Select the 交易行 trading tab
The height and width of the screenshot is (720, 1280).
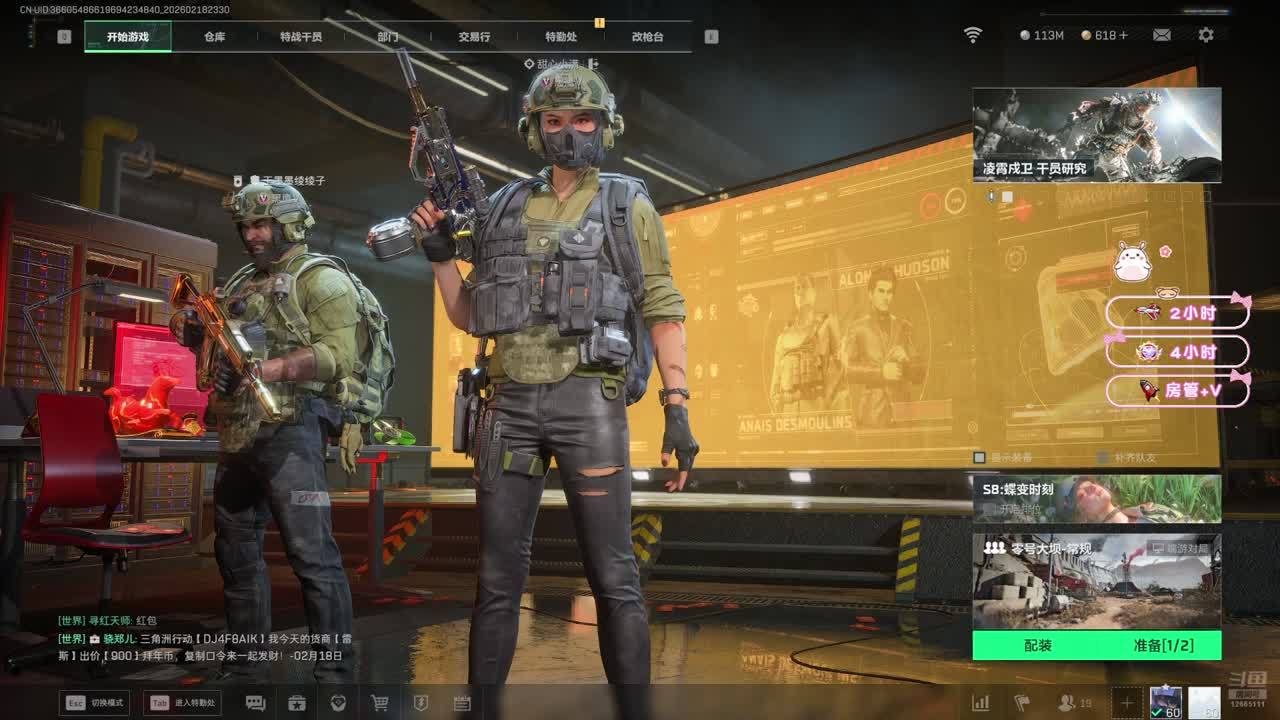pos(474,37)
